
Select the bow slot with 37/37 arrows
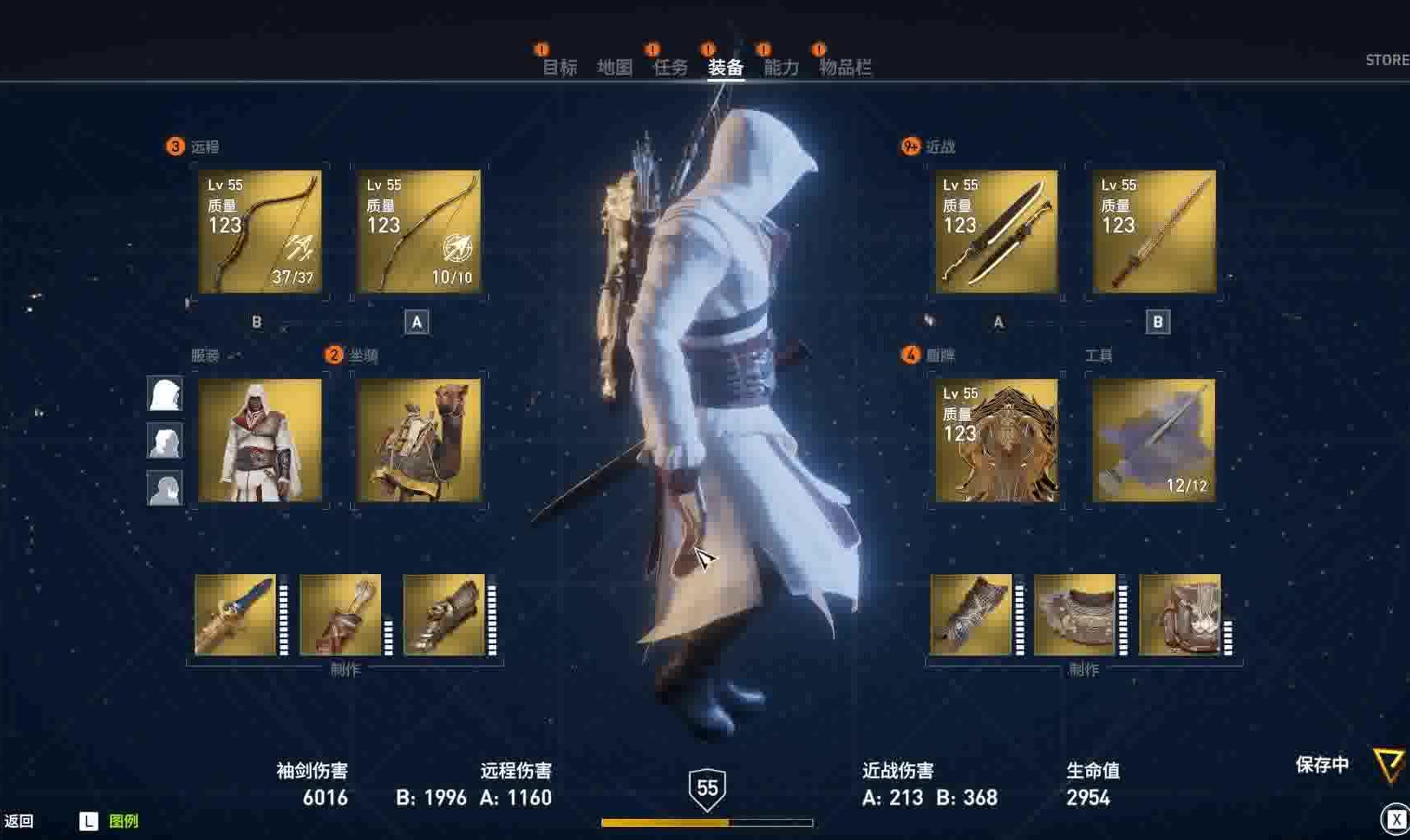pos(260,232)
